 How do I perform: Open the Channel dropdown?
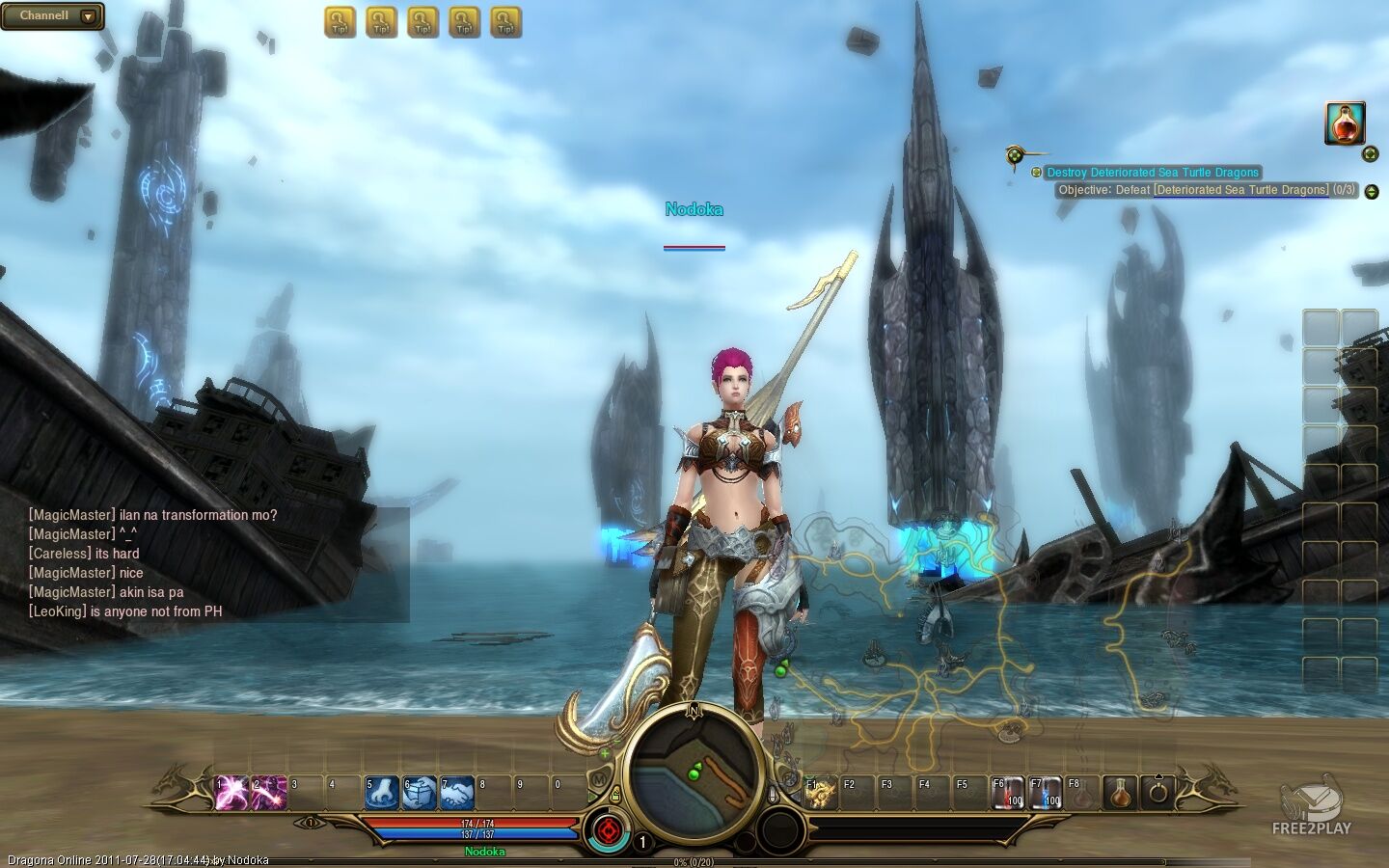[x=88, y=16]
